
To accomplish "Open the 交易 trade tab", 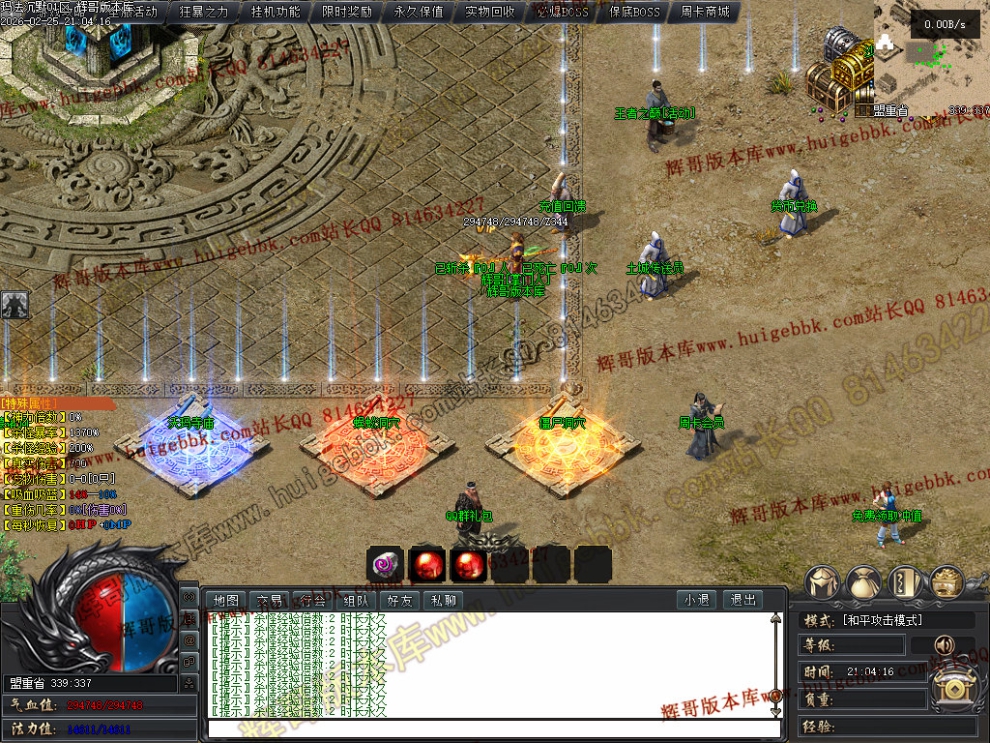I will click(270, 601).
